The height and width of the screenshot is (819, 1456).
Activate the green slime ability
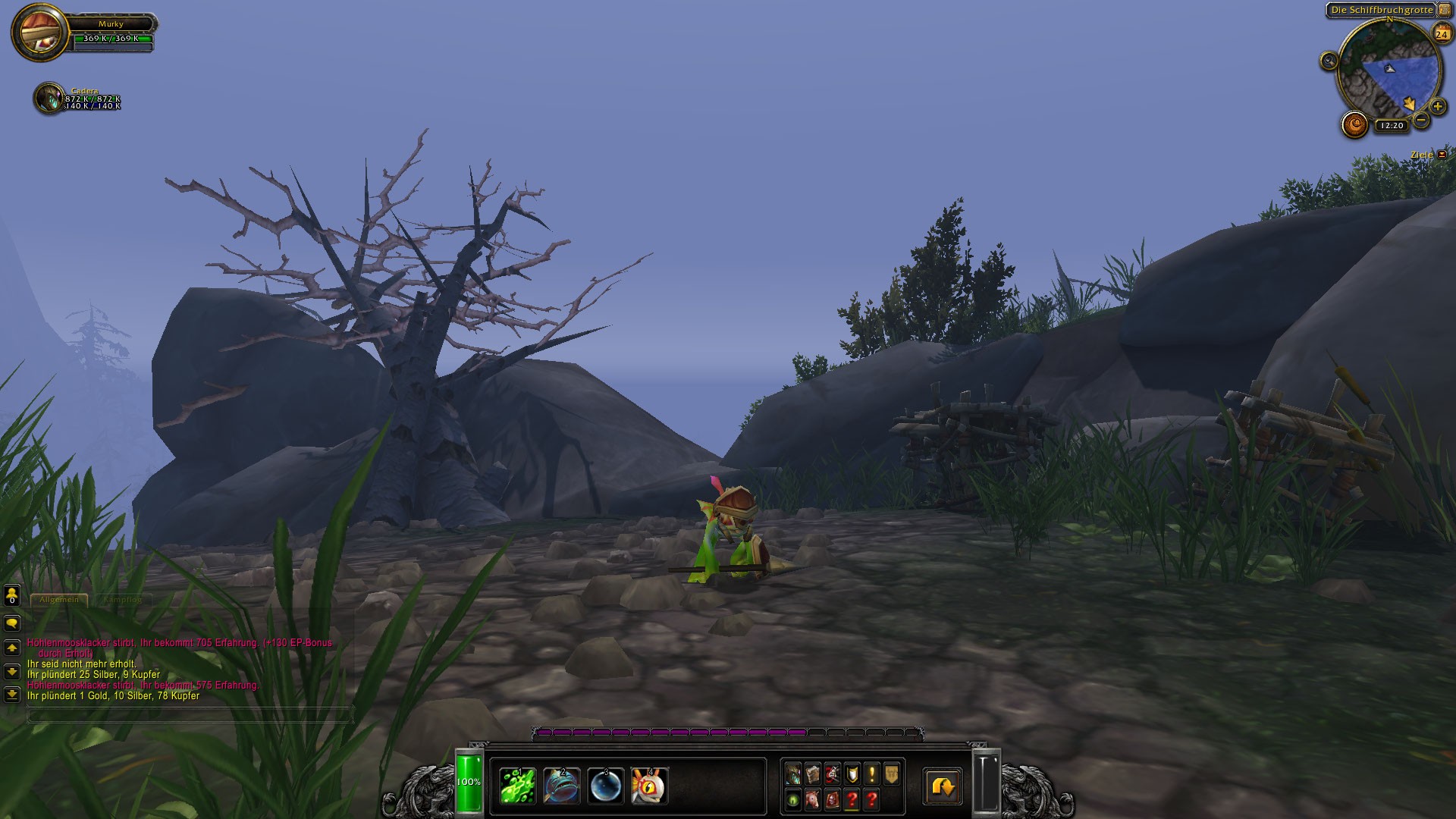click(x=518, y=785)
